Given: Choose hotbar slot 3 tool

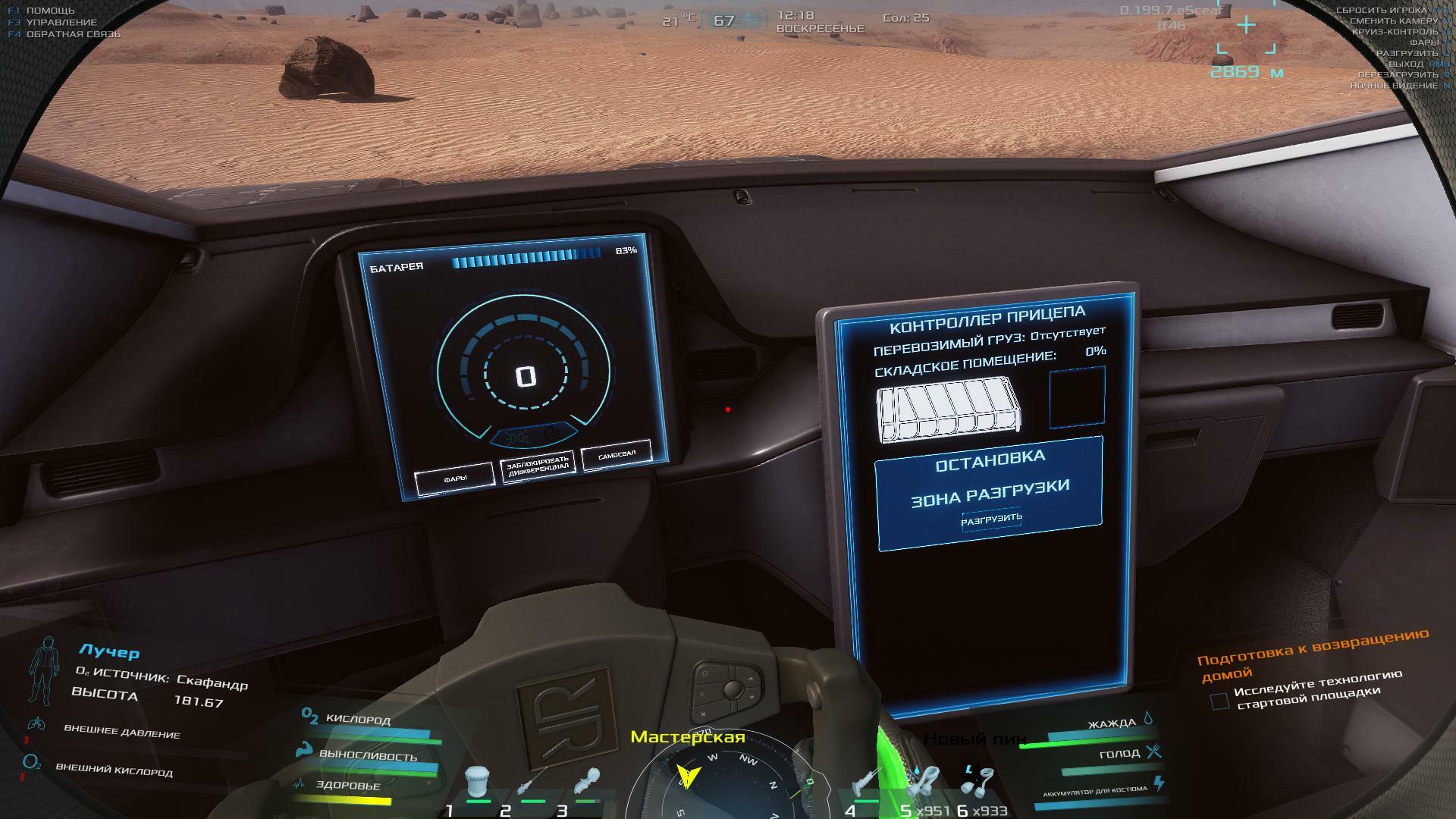Looking at the screenshot, I should pyautogui.click(x=587, y=783).
